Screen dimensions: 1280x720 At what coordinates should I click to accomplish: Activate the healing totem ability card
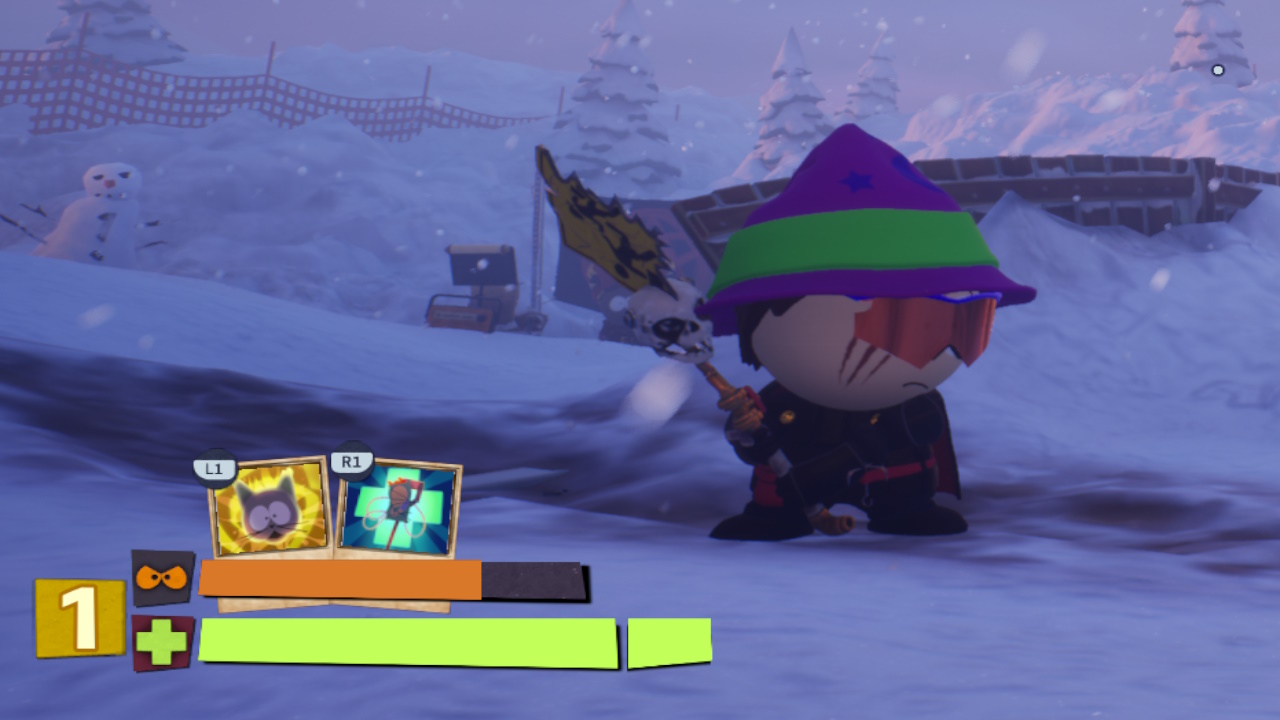(x=398, y=507)
